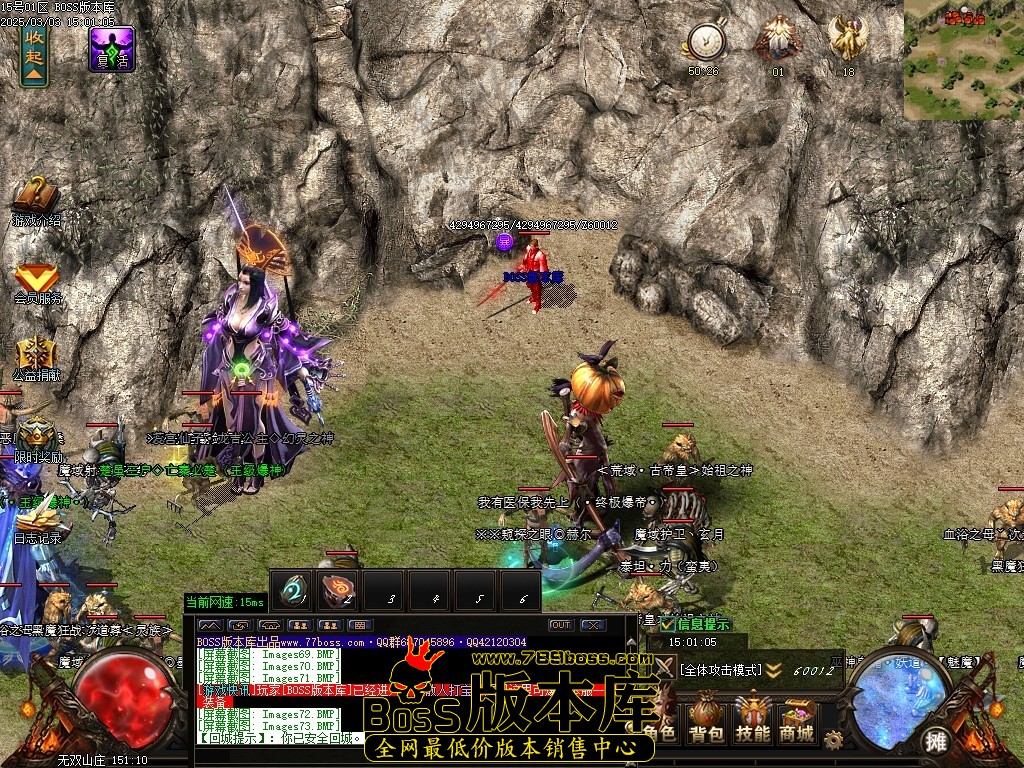Viewport: 1024px width, 768px height.
Task: Open the 技能 skills panel
Action: (752, 719)
